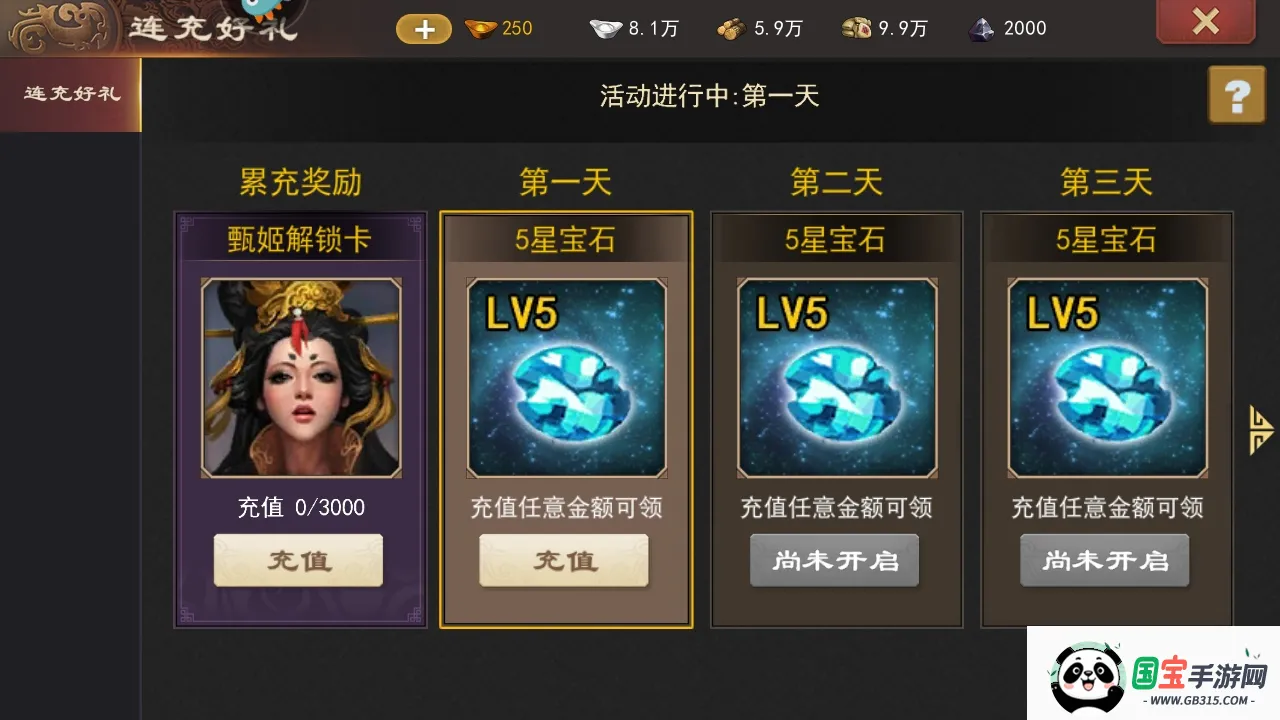Click the dark gem currency icon showing 2000
The image size is (1280, 720).
tap(983, 28)
